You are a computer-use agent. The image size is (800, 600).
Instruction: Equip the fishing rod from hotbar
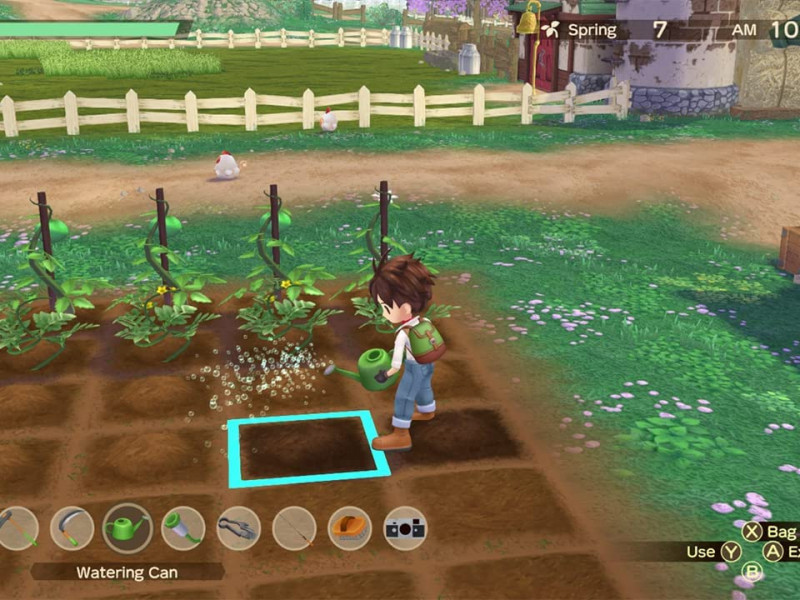pos(294,528)
